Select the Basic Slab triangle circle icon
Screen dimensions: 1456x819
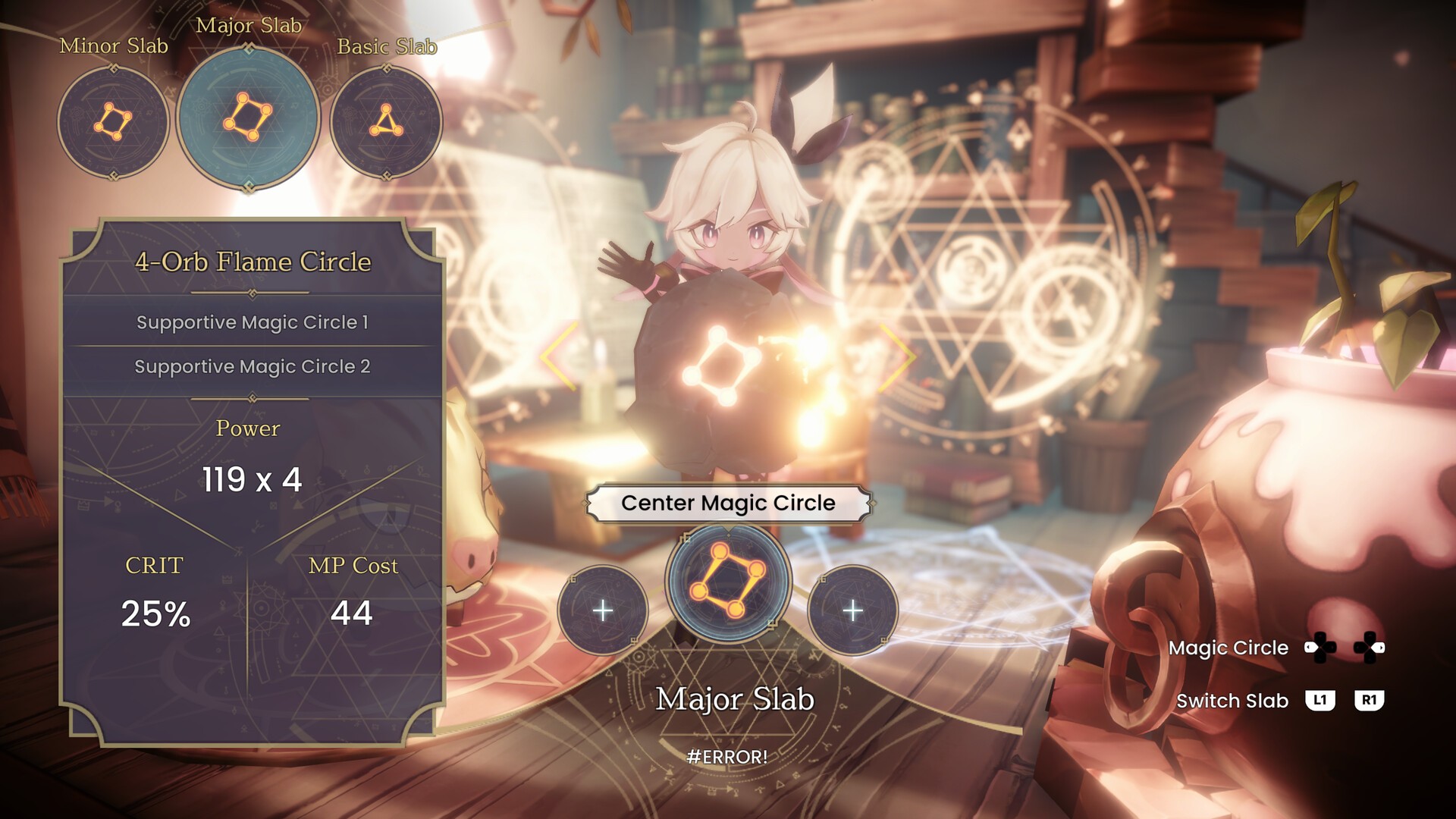pos(387,120)
